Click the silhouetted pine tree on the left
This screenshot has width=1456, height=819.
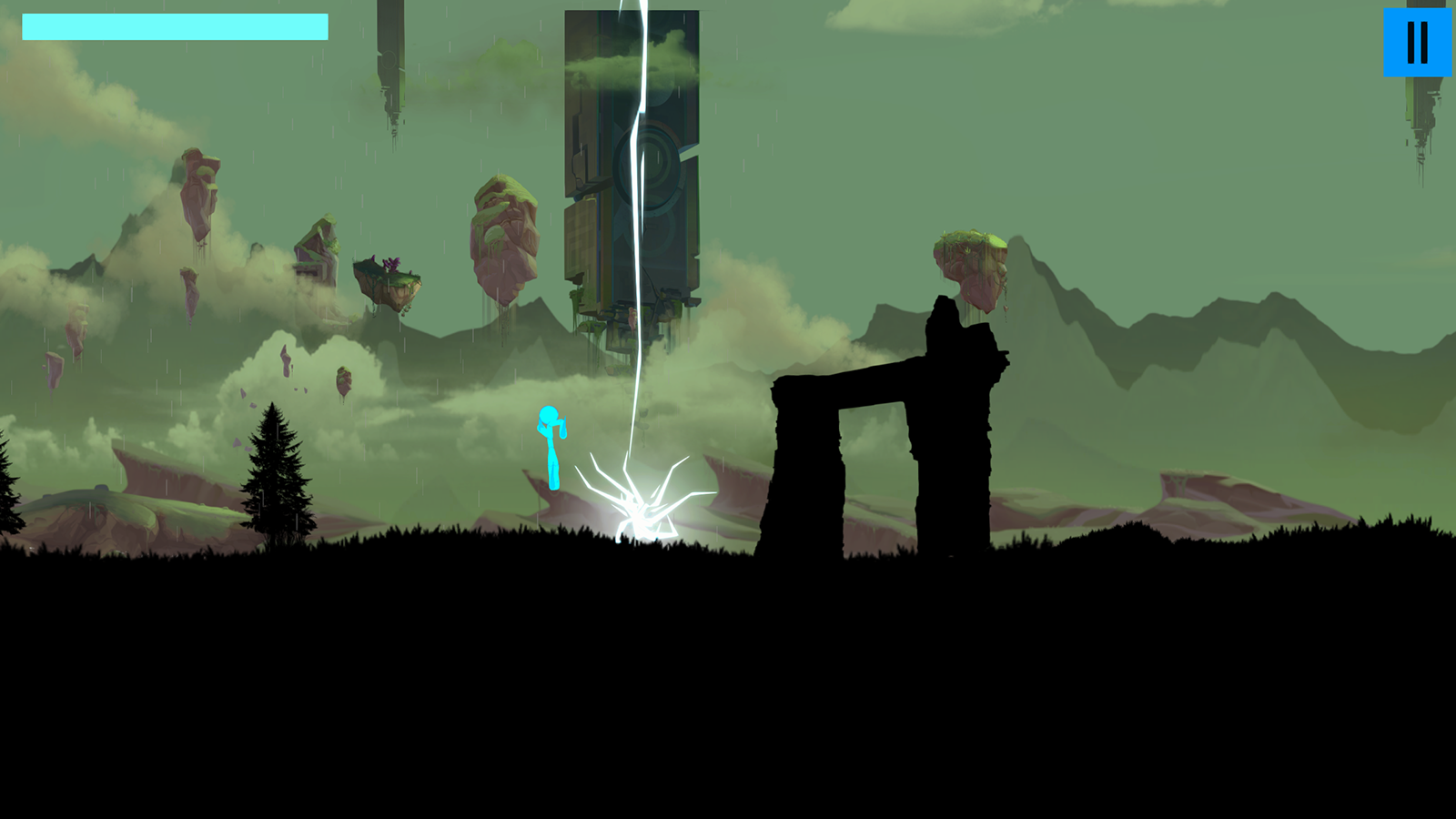tap(273, 473)
